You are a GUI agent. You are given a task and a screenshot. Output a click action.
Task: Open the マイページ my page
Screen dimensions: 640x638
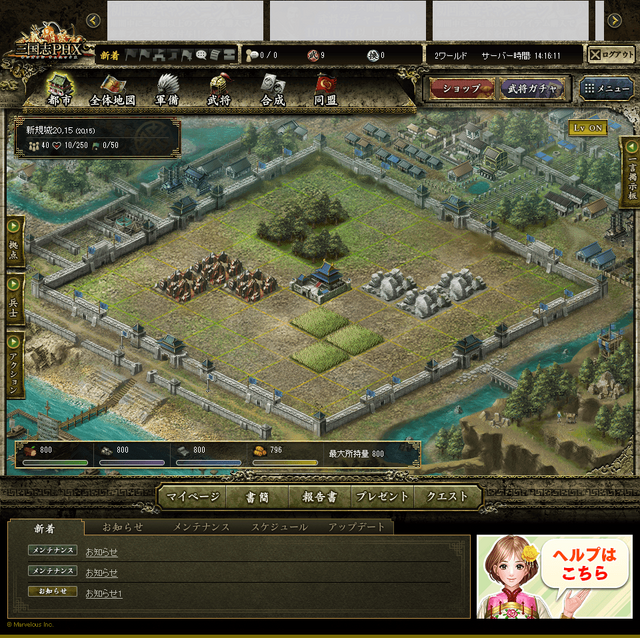[193, 497]
